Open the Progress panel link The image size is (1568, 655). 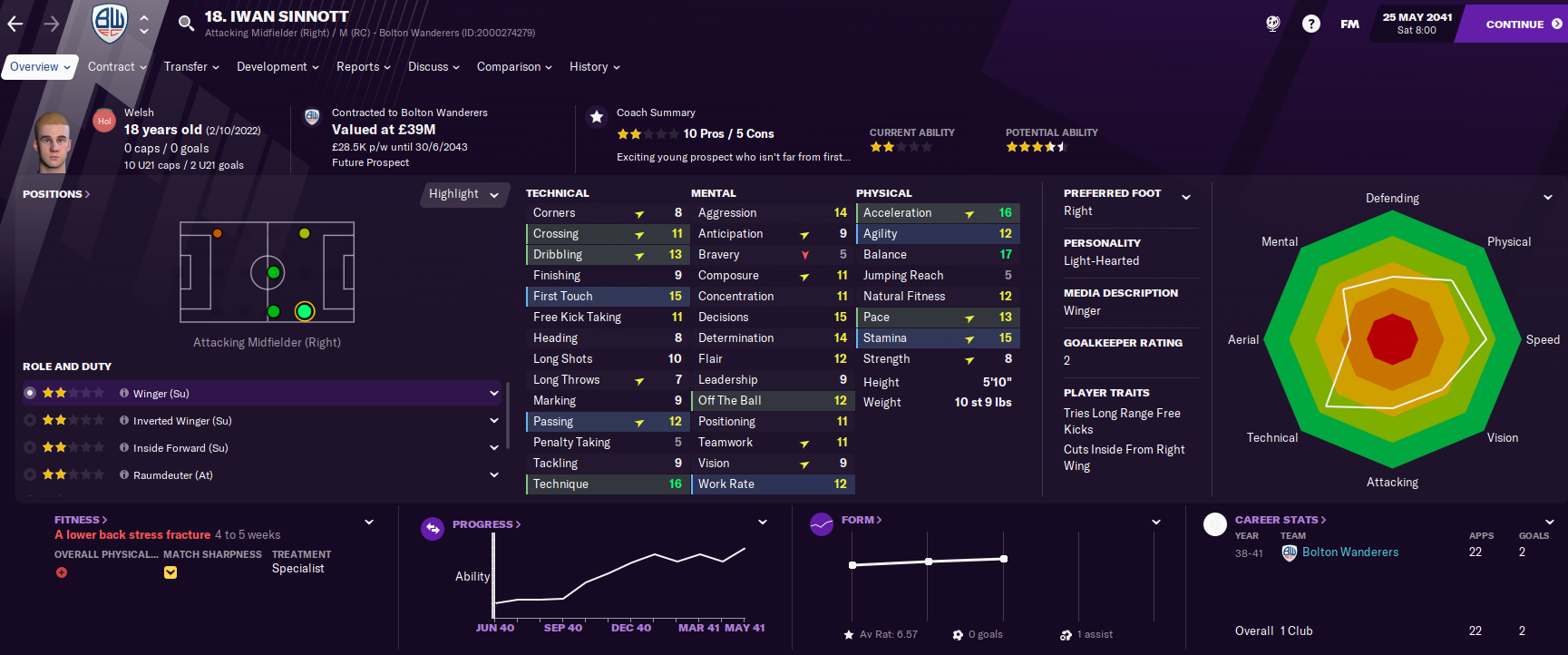pyautogui.click(x=486, y=524)
